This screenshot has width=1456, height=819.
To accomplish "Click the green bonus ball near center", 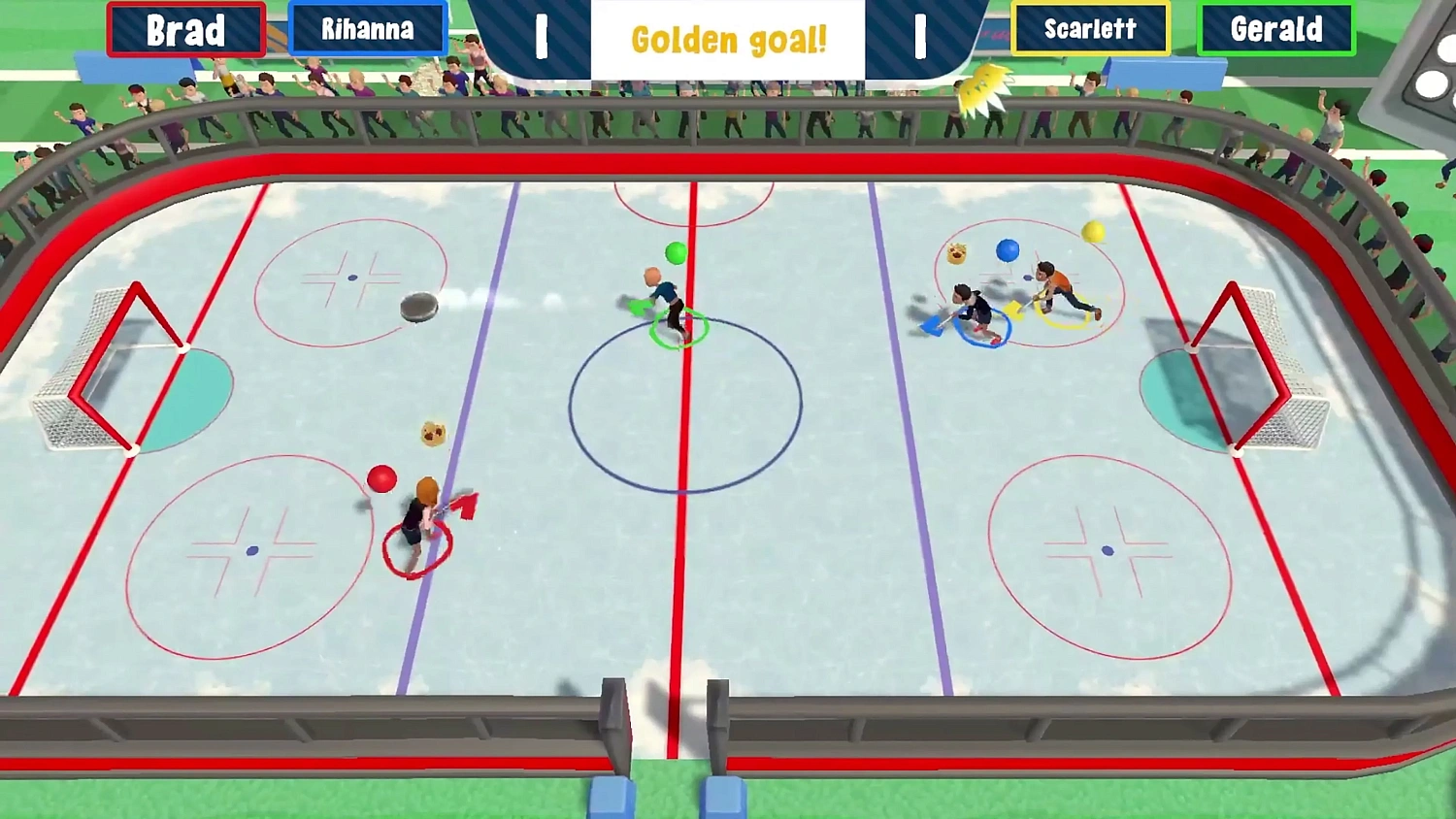I will pos(676,254).
